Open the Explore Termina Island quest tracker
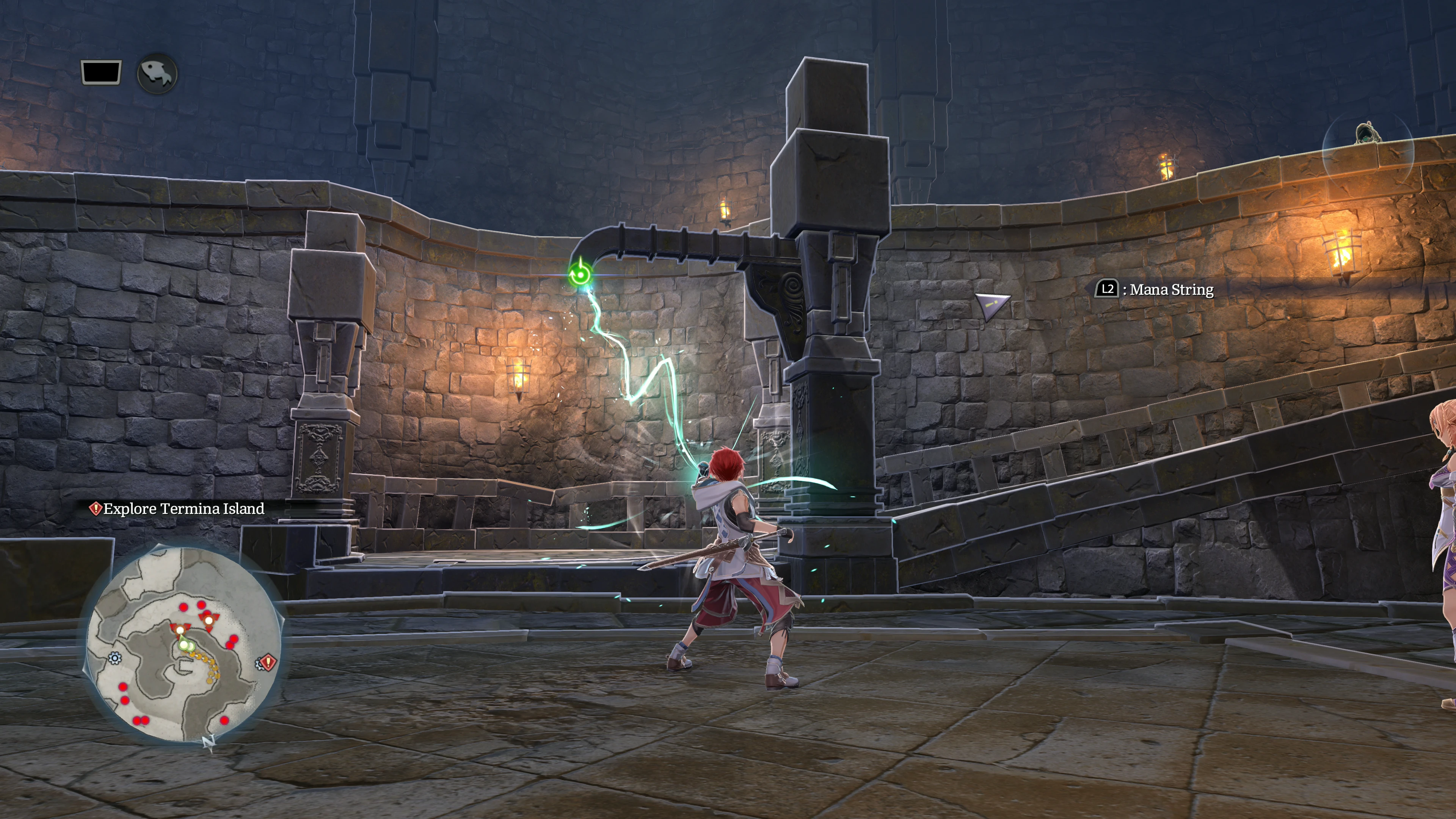Viewport: 1456px width, 819px height. (x=177, y=509)
